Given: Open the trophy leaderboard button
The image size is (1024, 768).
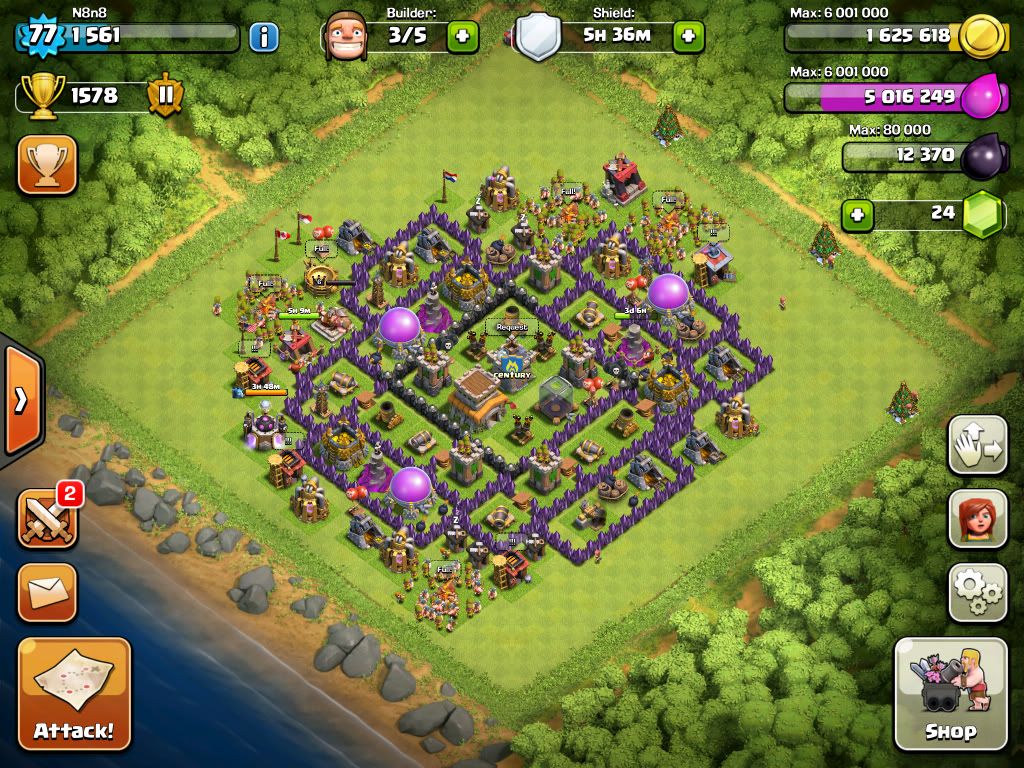Looking at the screenshot, I should tap(47, 164).
